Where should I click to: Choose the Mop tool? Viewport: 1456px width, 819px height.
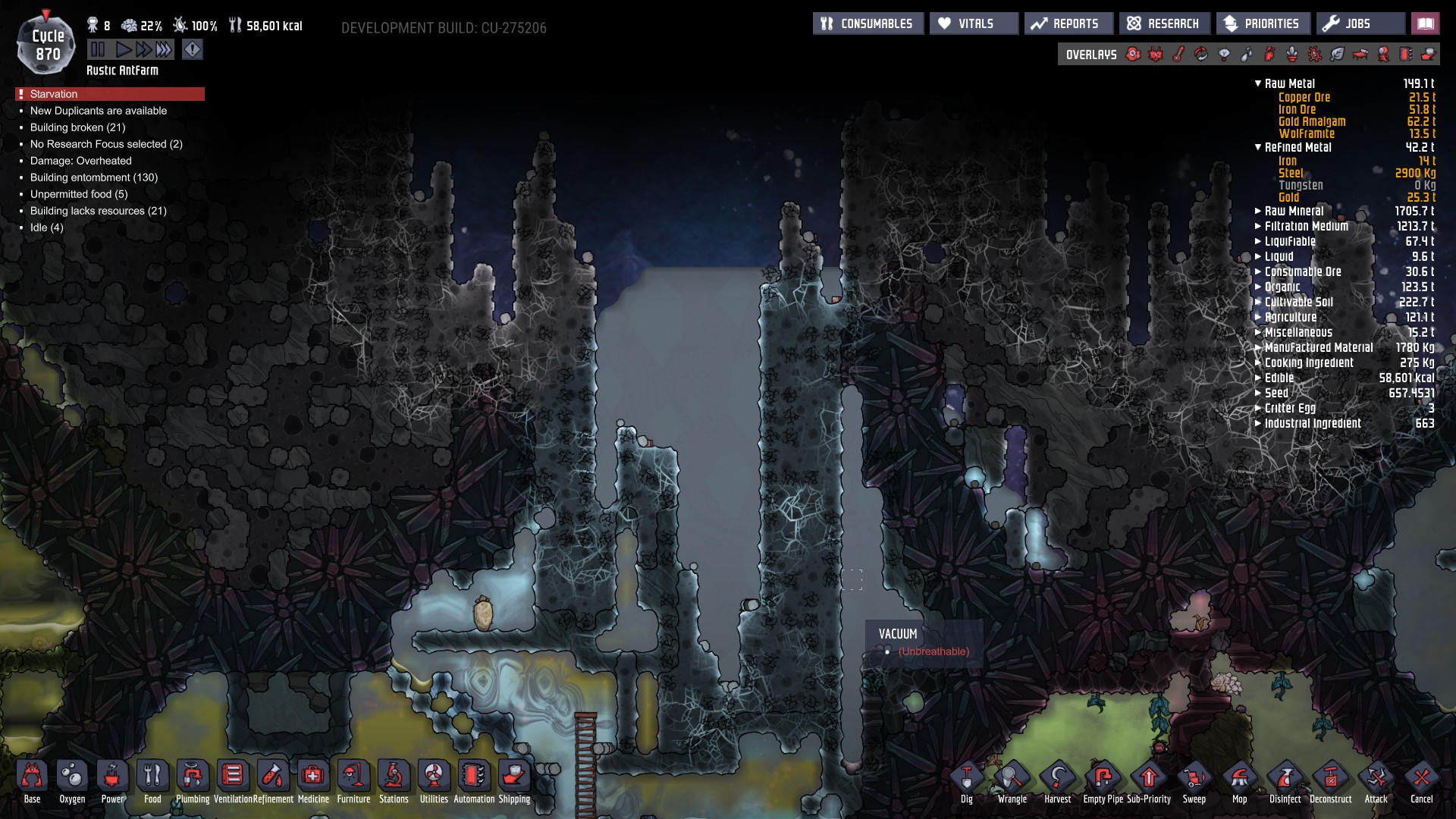tap(1240, 781)
